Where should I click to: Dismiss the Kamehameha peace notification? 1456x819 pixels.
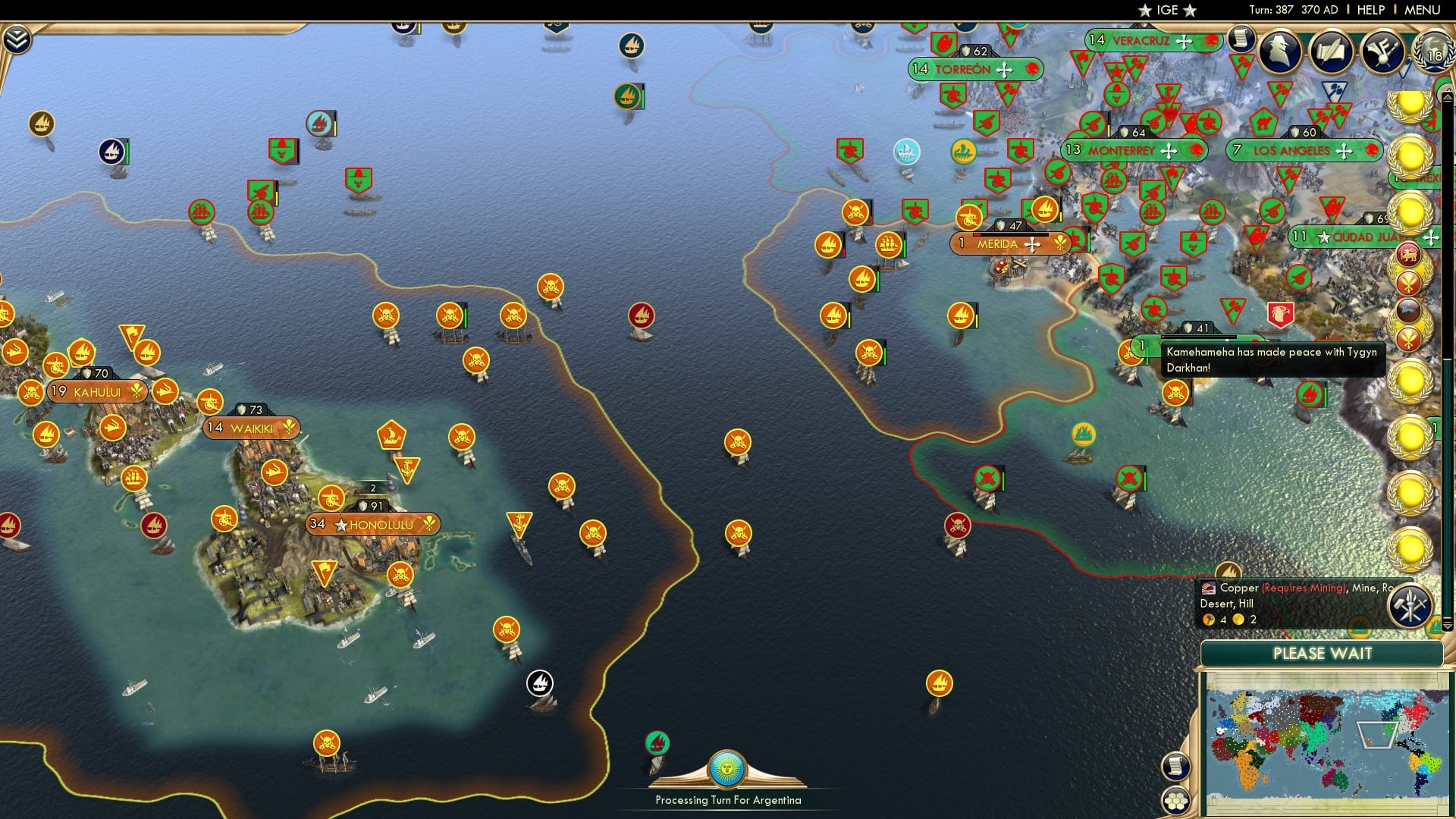pos(1274,360)
